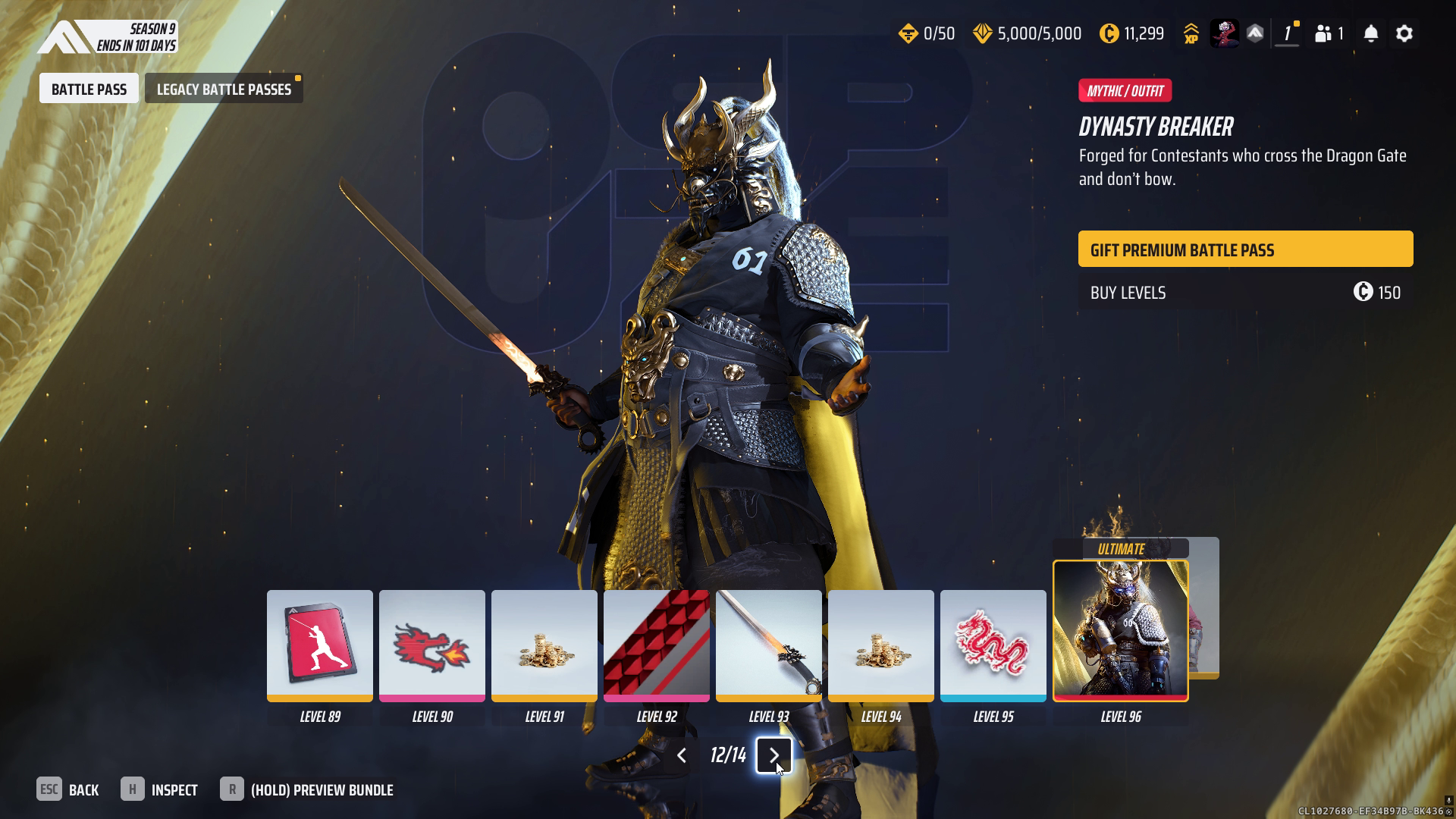
Task: Open the Legacy Battle Passes tab
Action: click(x=224, y=89)
